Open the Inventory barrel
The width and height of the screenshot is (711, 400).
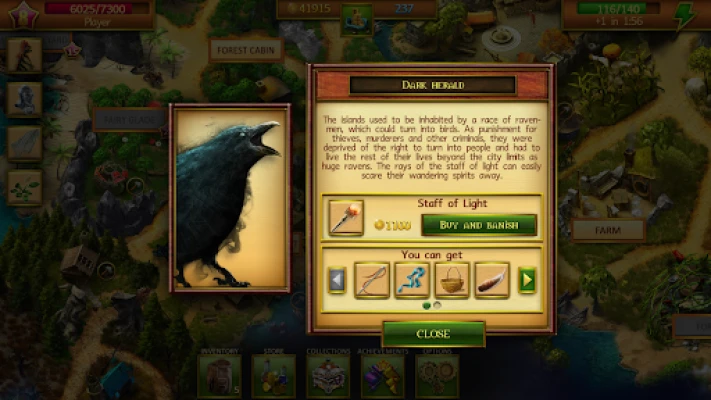tap(219, 374)
